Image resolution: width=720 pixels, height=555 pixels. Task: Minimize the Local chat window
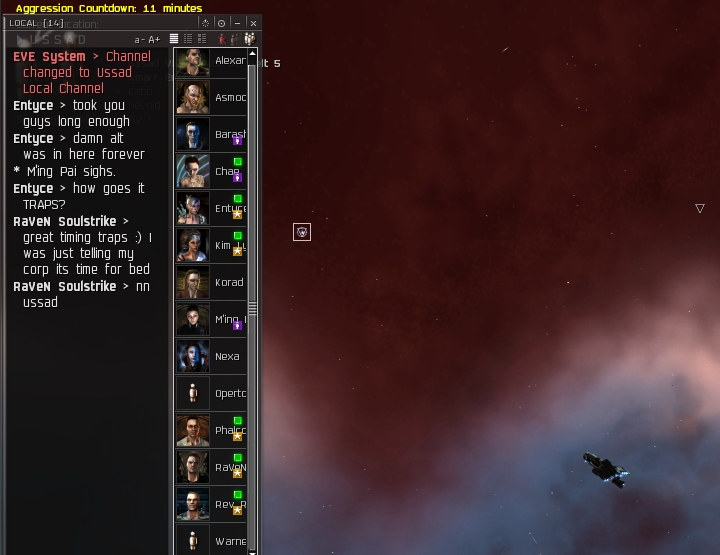click(x=237, y=22)
